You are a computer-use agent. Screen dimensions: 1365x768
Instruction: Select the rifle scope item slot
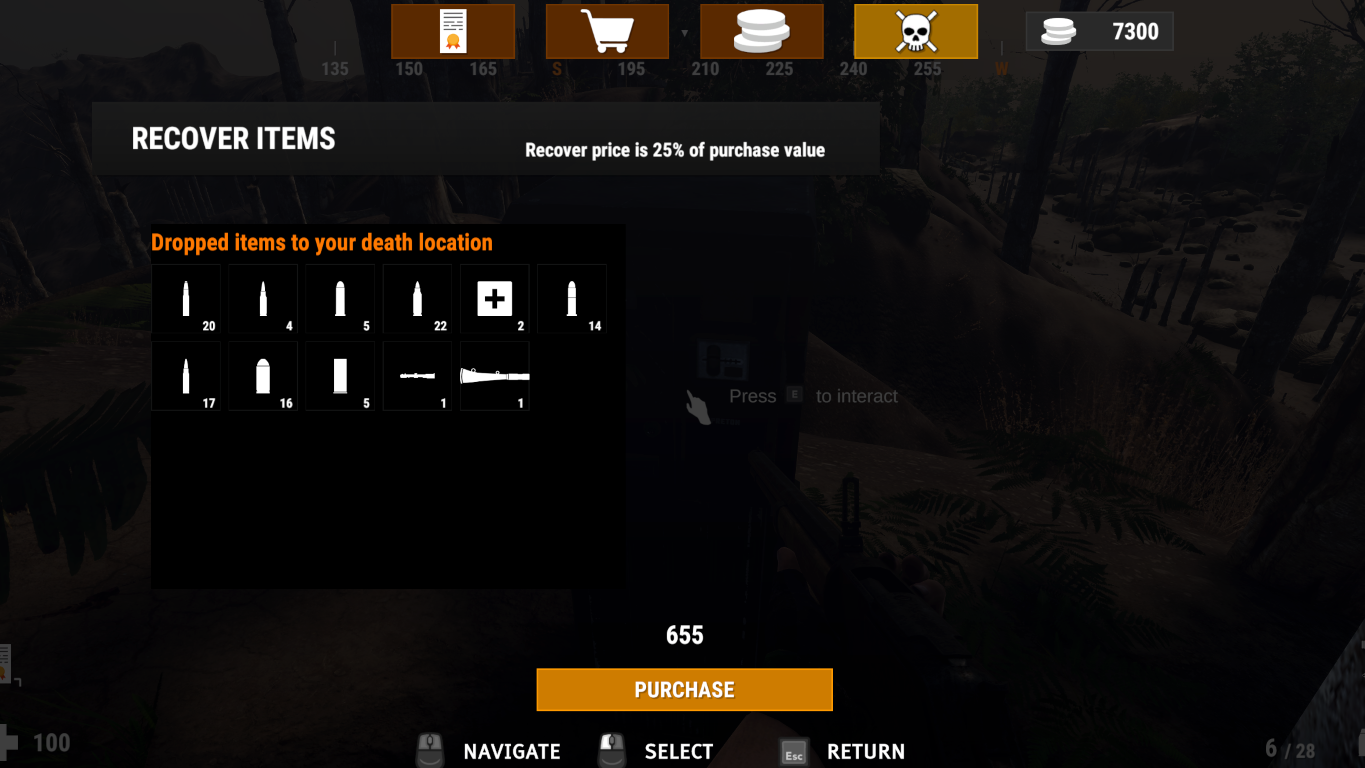click(x=418, y=376)
